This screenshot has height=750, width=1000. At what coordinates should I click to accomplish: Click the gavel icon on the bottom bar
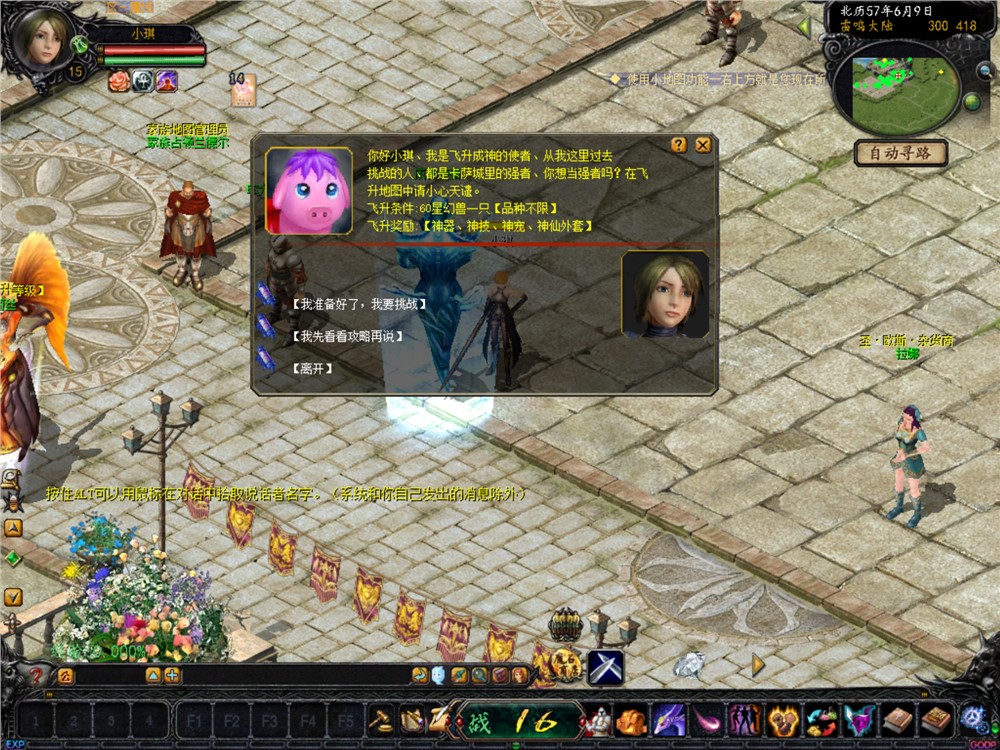click(x=381, y=719)
